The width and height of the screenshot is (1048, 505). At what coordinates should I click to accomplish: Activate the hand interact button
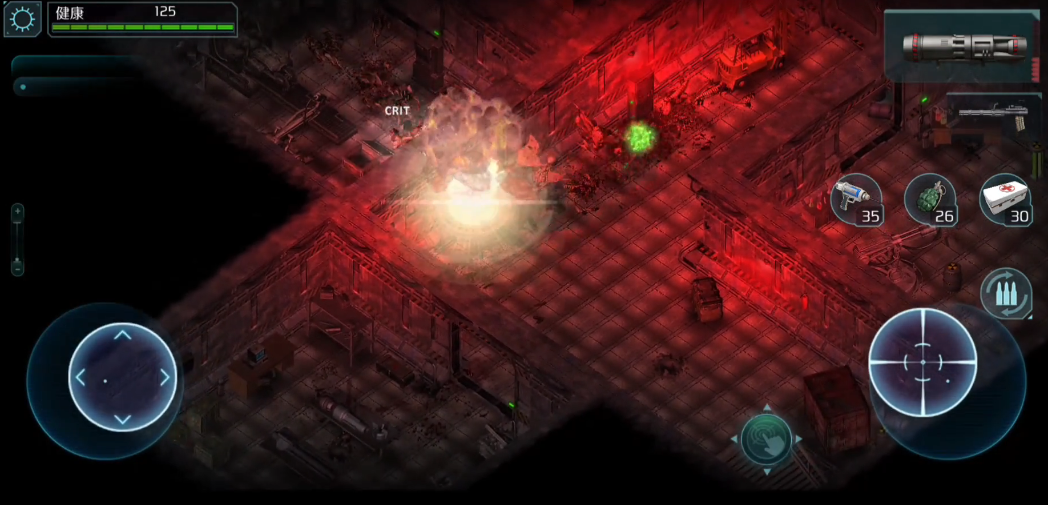click(766, 439)
